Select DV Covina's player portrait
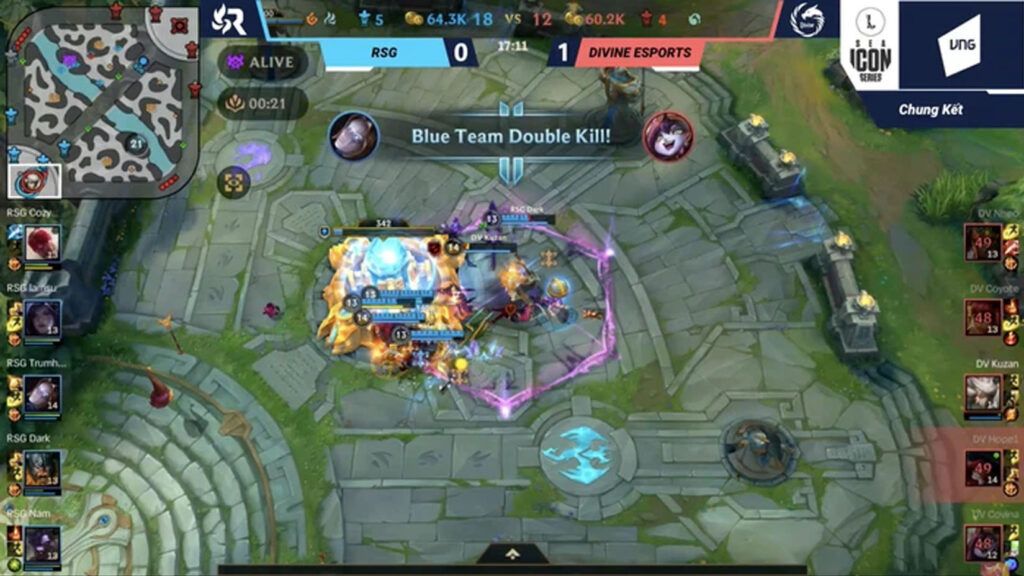Viewport: 1024px width, 576px height. [x=983, y=542]
